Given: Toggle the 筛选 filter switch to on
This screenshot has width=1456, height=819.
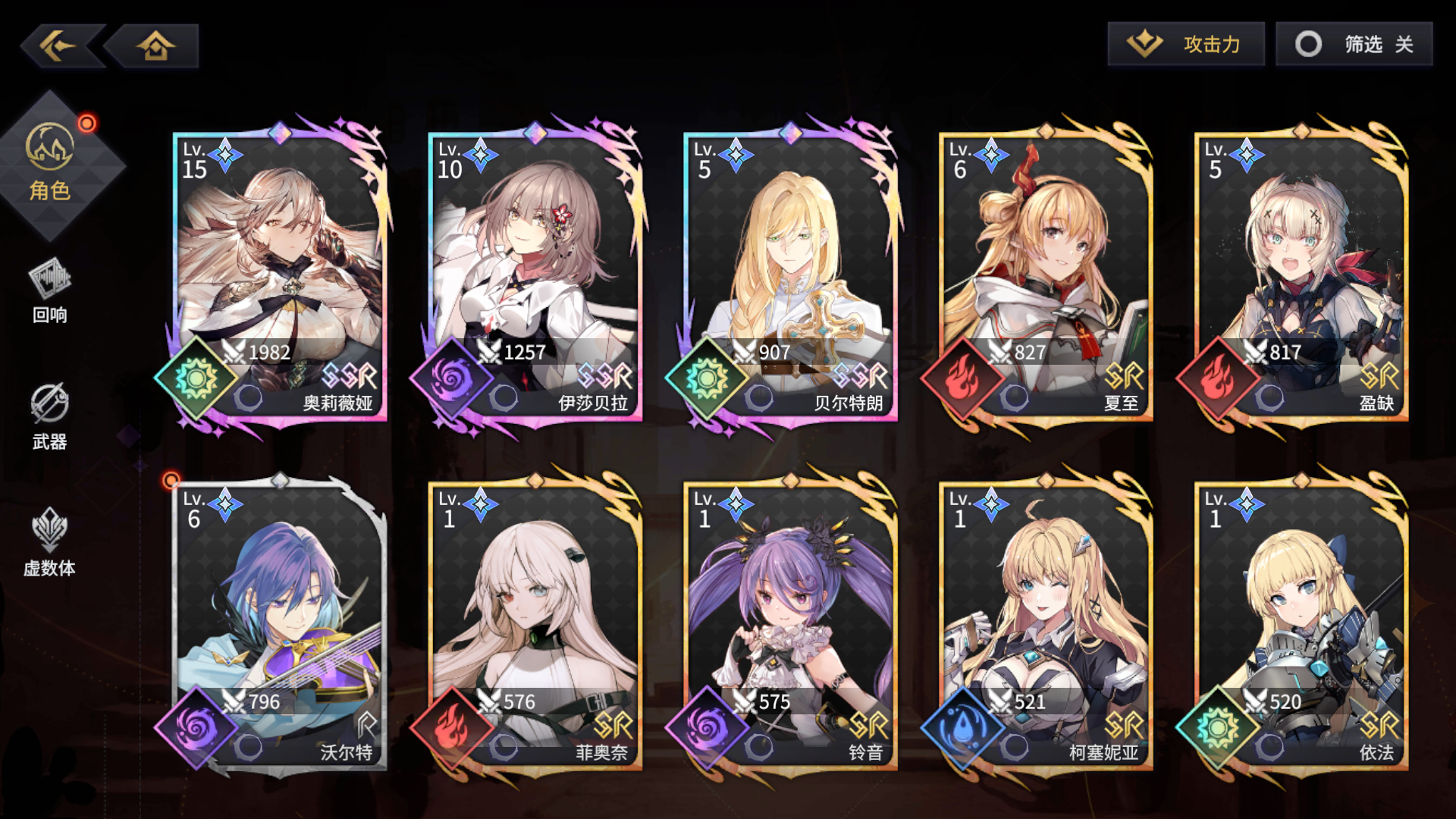Looking at the screenshot, I should pyautogui.click(x=1354, y=44).
